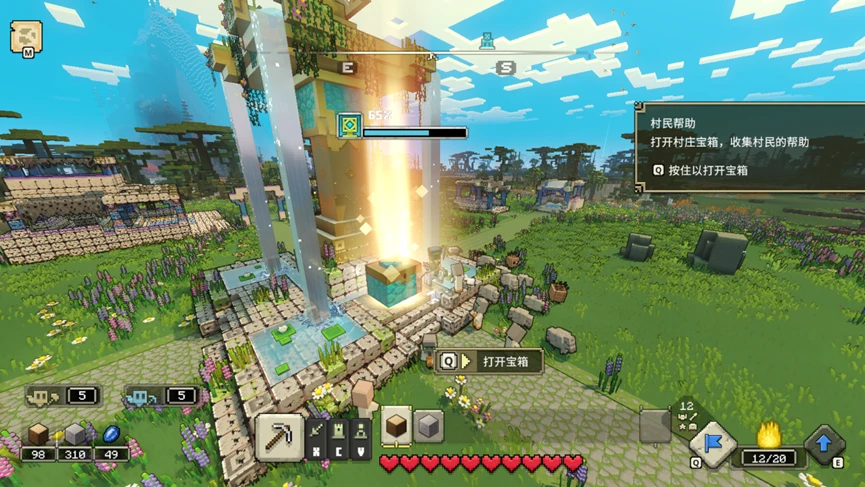Image resolution: width=865 pixels, height=487 pixels.
Task: Click the empty grey stone slot
Action: tap(655, 426)
